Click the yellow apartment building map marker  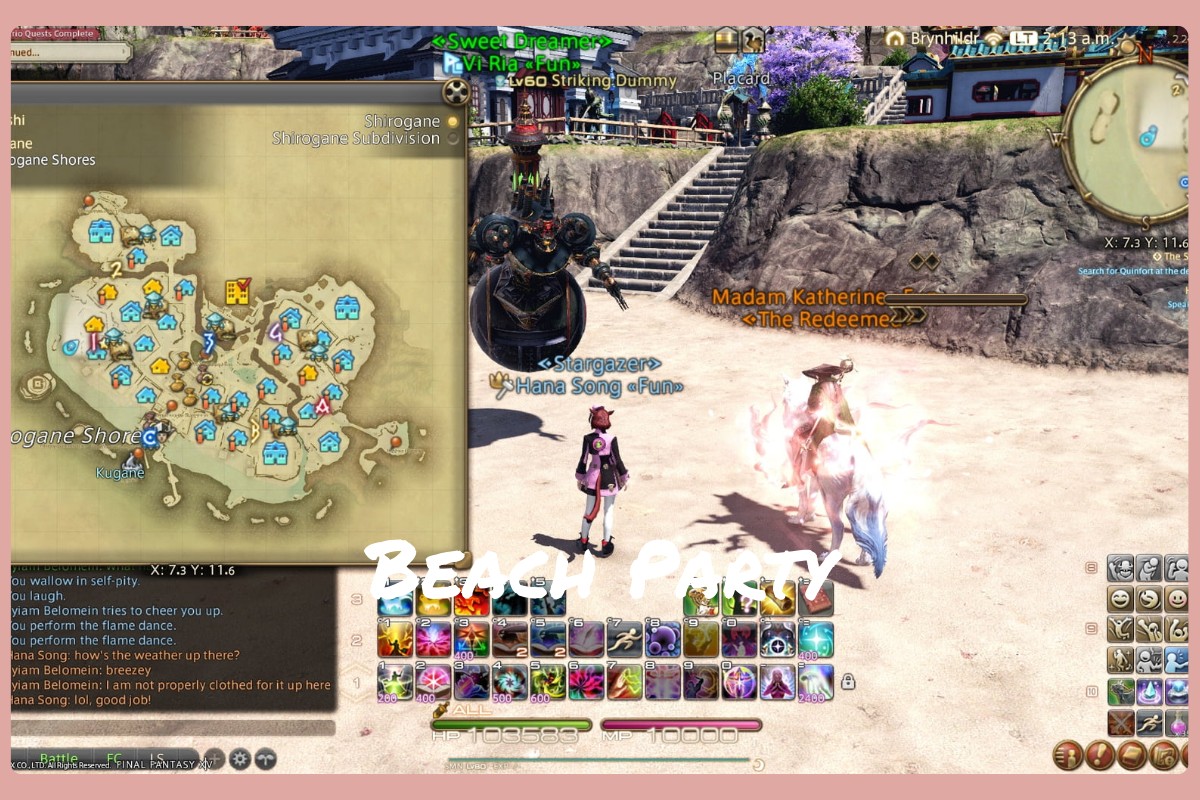point(237,291)
